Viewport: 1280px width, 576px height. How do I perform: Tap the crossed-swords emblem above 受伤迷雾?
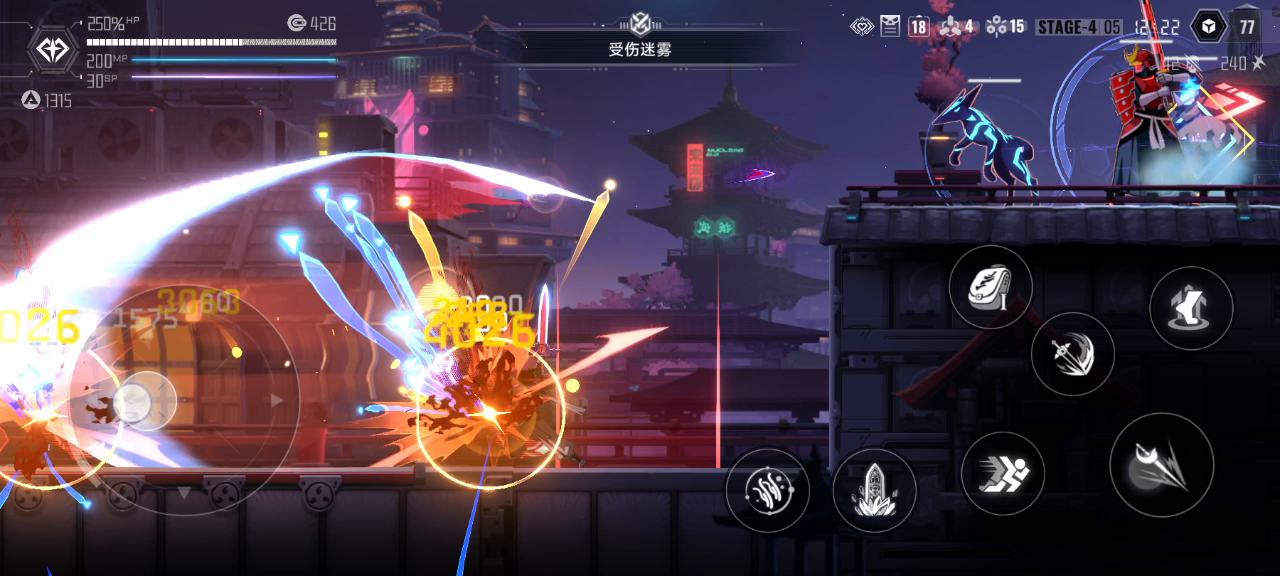point(640,22)
